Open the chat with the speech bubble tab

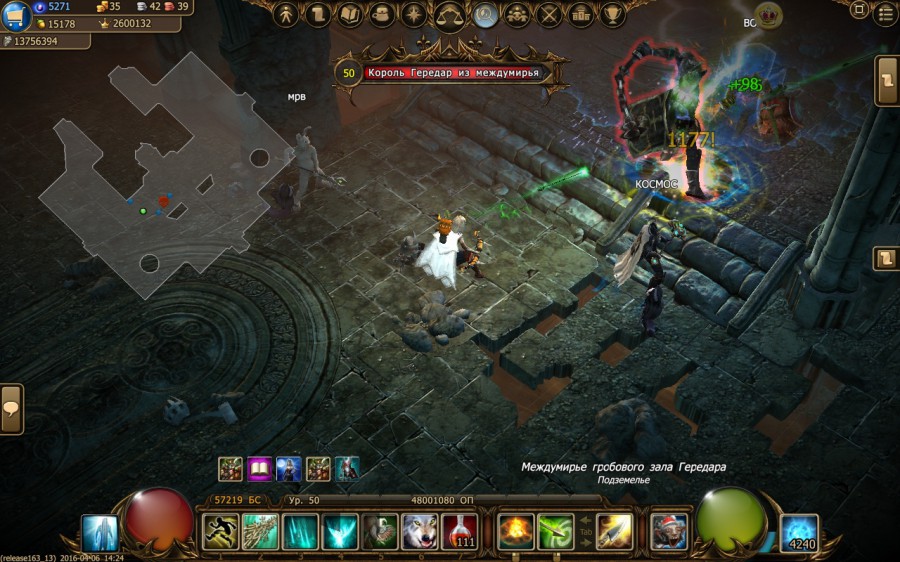[12, 408]
